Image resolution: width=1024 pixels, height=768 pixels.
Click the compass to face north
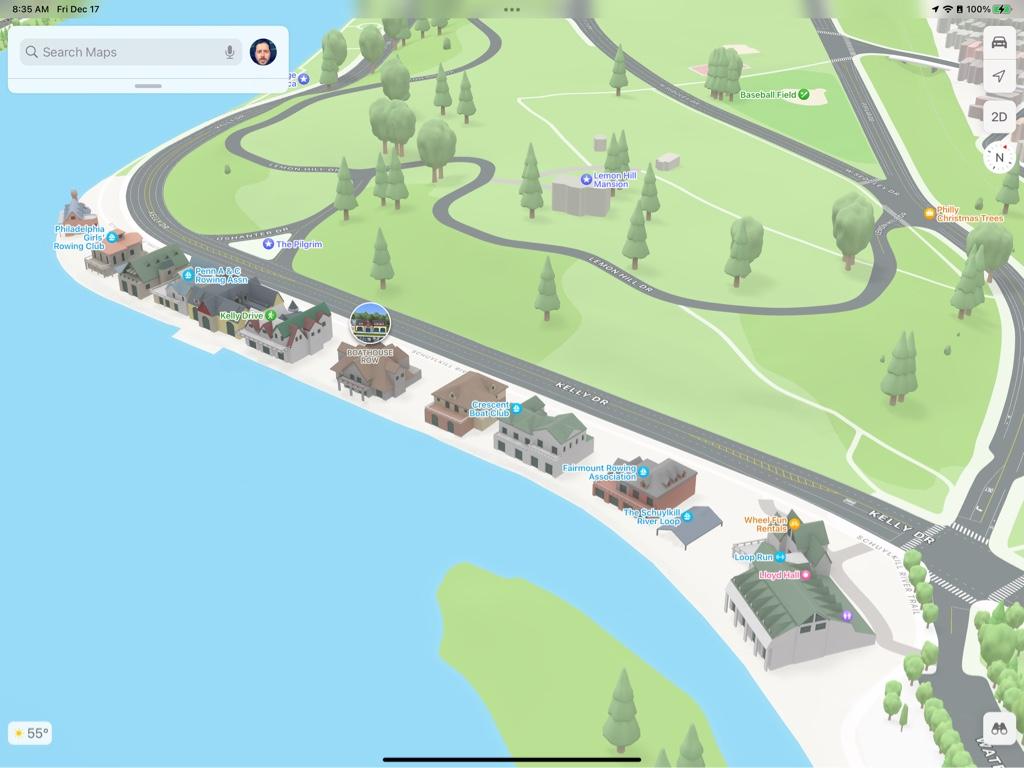click(999, 157)
